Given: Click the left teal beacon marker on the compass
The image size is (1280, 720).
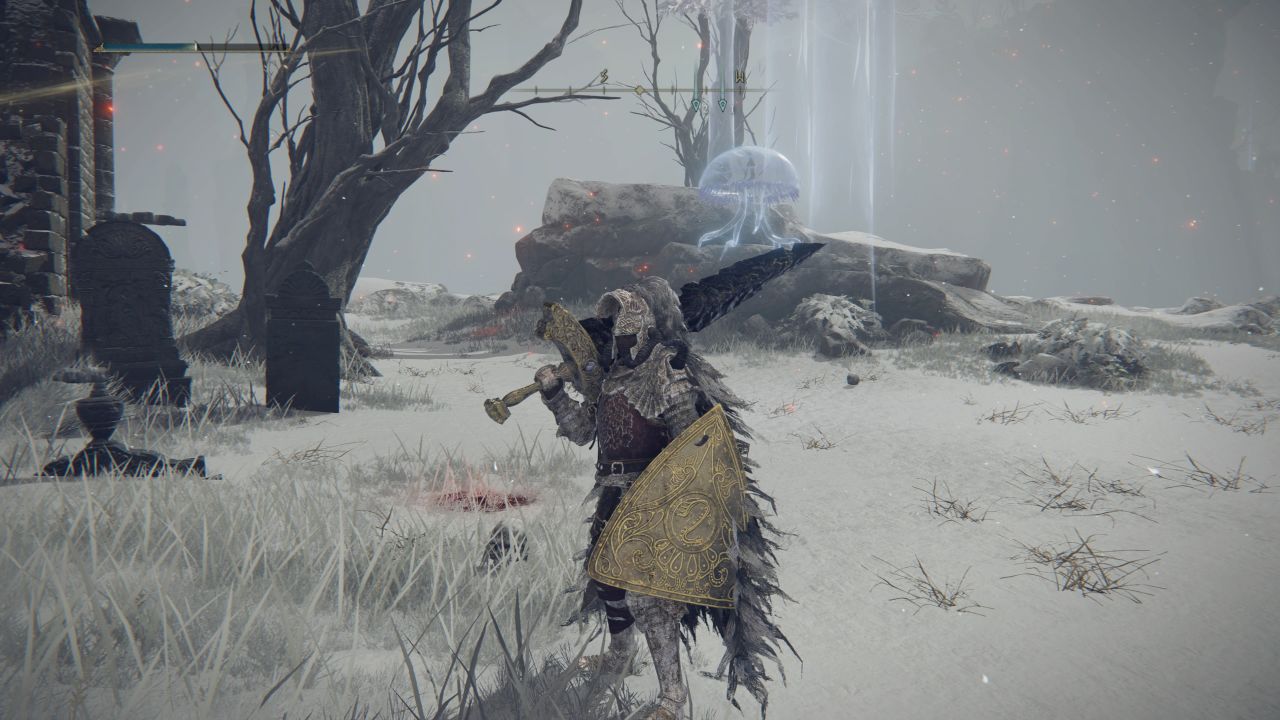Looking at the screenshot, I should tap(696, 104).
